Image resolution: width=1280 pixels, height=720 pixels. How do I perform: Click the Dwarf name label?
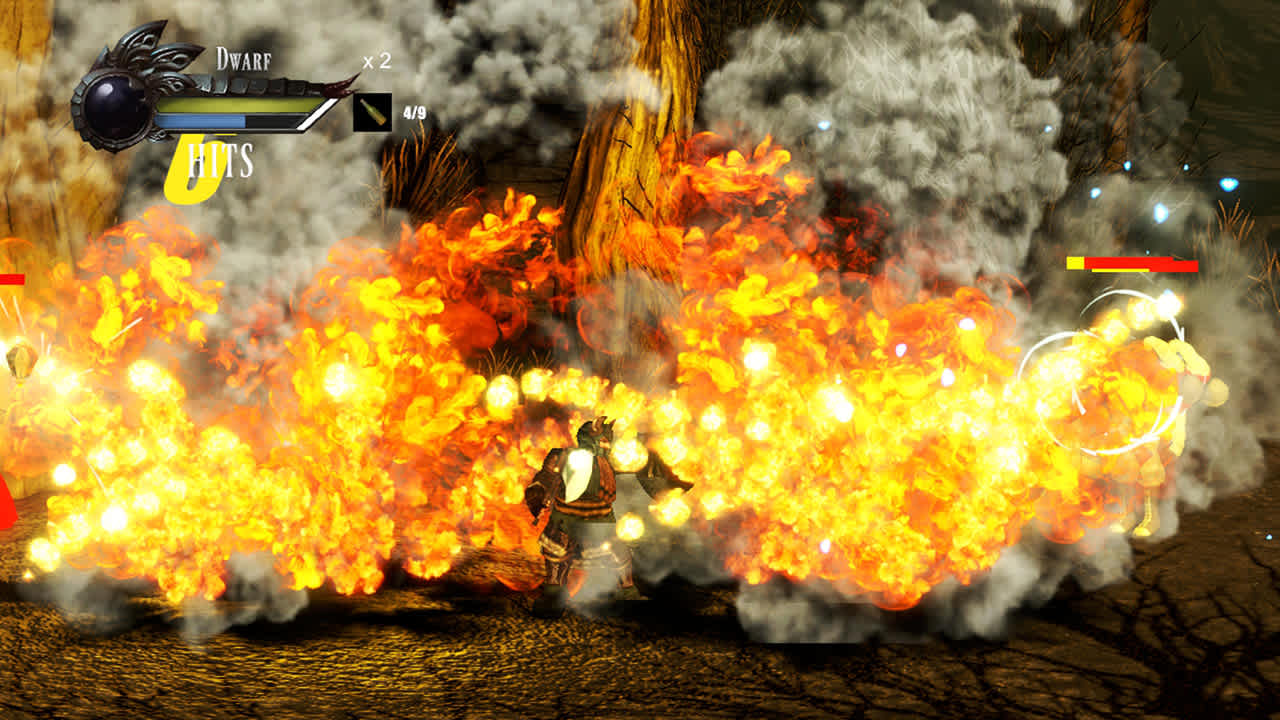pos(243,58)
